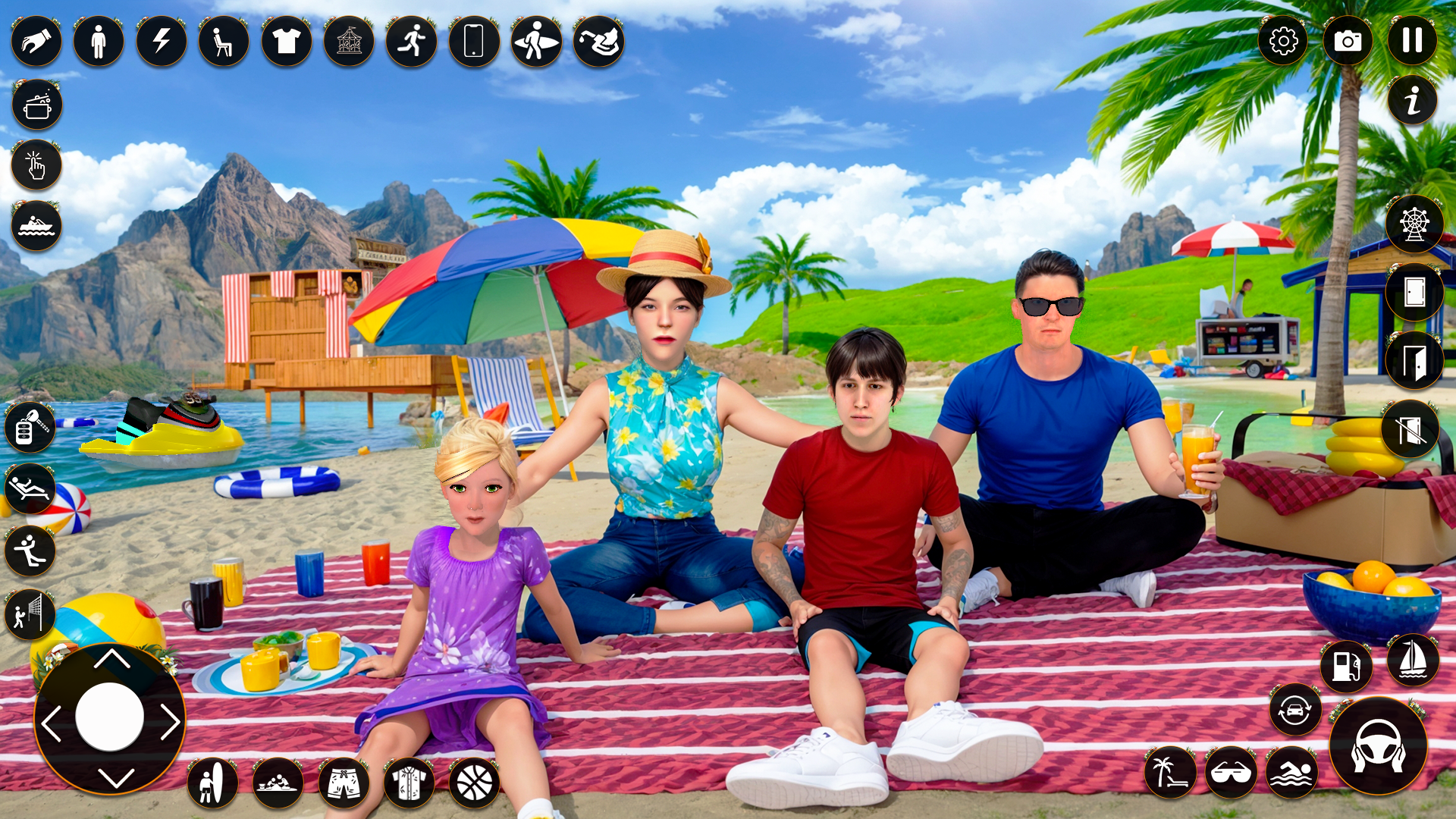Open the settings gear
The width and height of the screenshot is (1456, 819).
[1282, 42]
